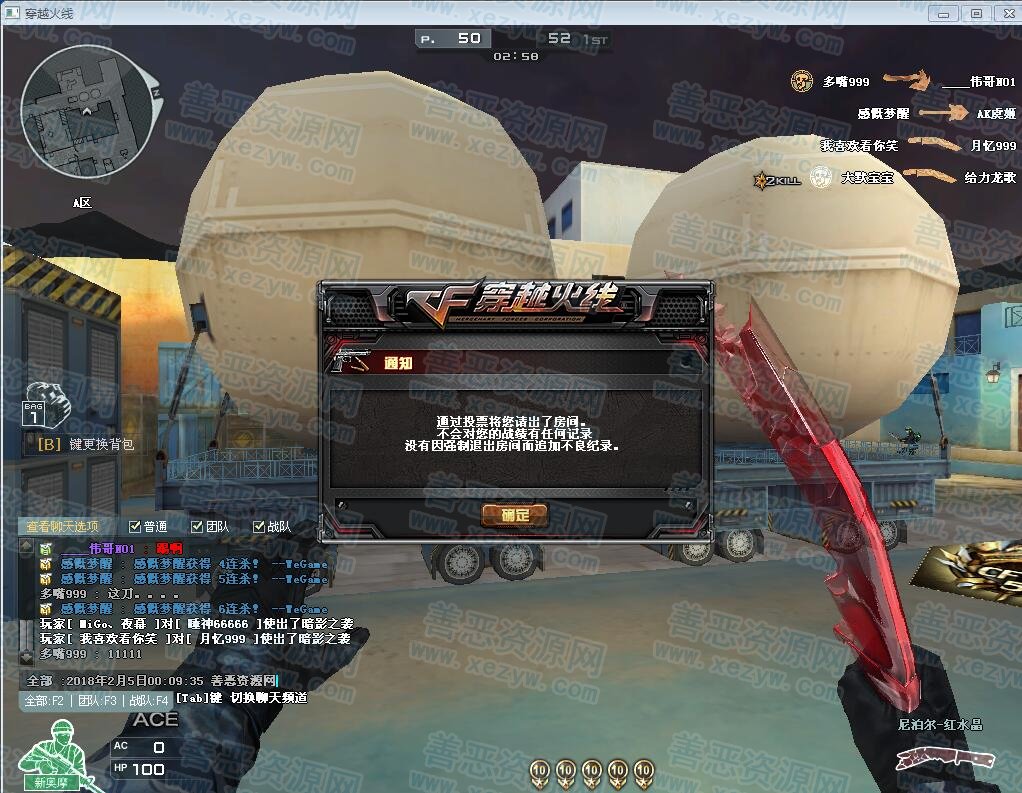Switch chat channel to 团队
Image resolution: width=1022 pixels, height=793 pixels.
point(96,700)
